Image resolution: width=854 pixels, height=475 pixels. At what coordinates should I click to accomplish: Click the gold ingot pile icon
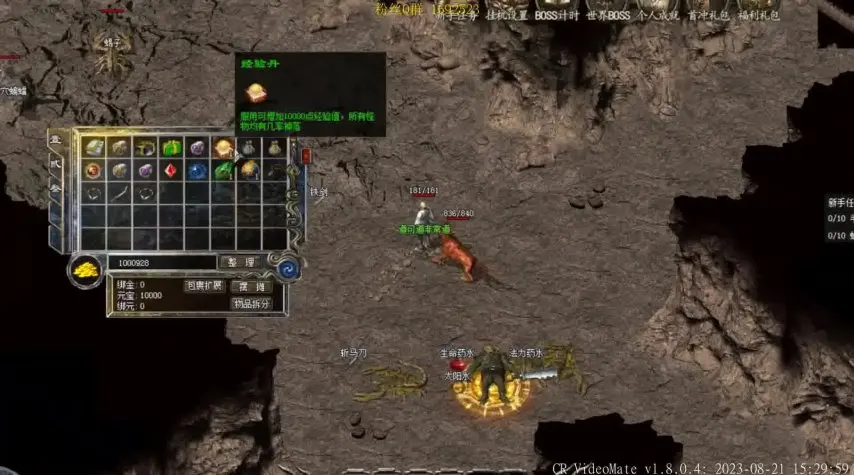(x=85, y=270)
